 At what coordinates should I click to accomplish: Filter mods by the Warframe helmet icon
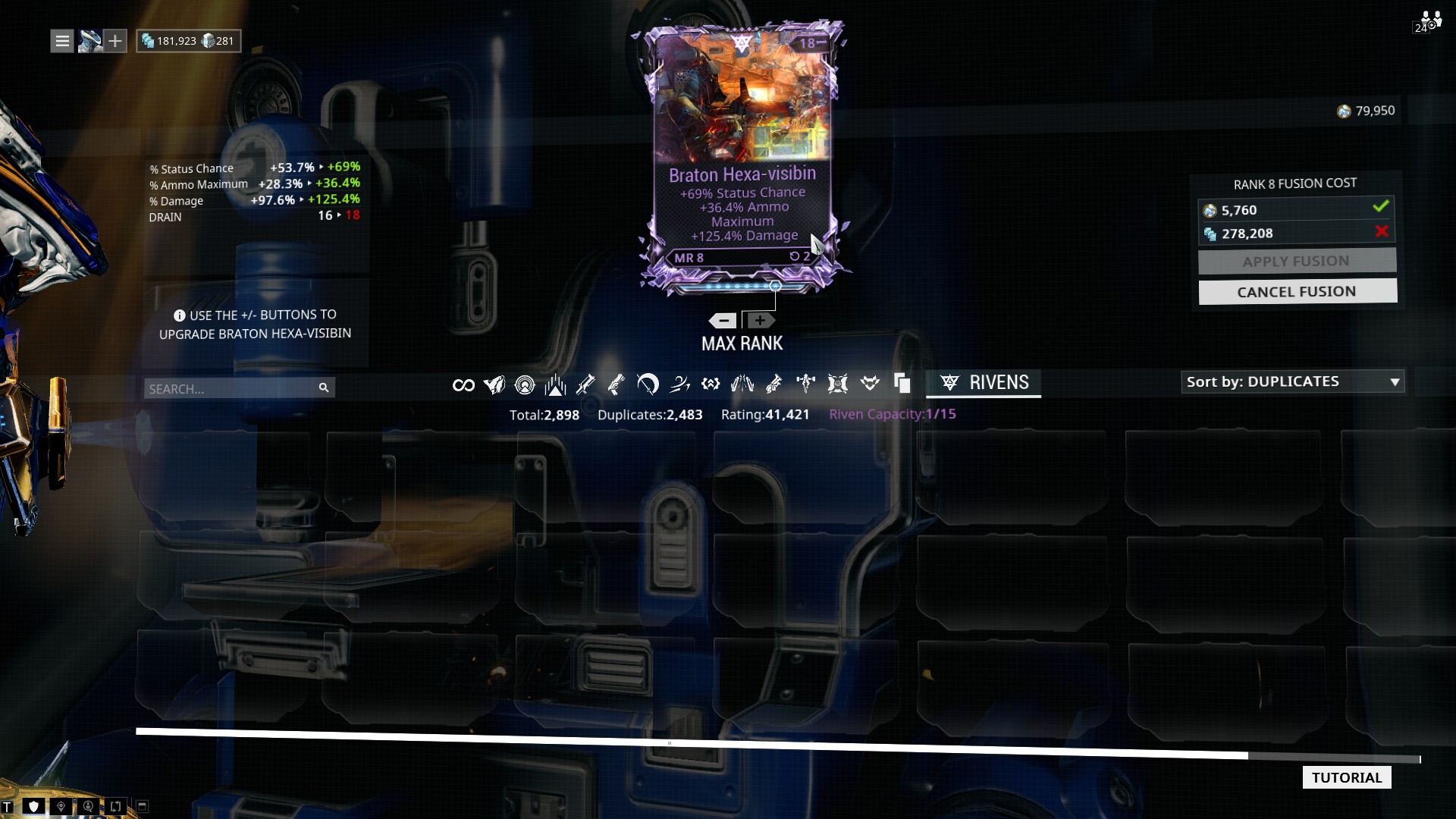[x=494, y=385]
